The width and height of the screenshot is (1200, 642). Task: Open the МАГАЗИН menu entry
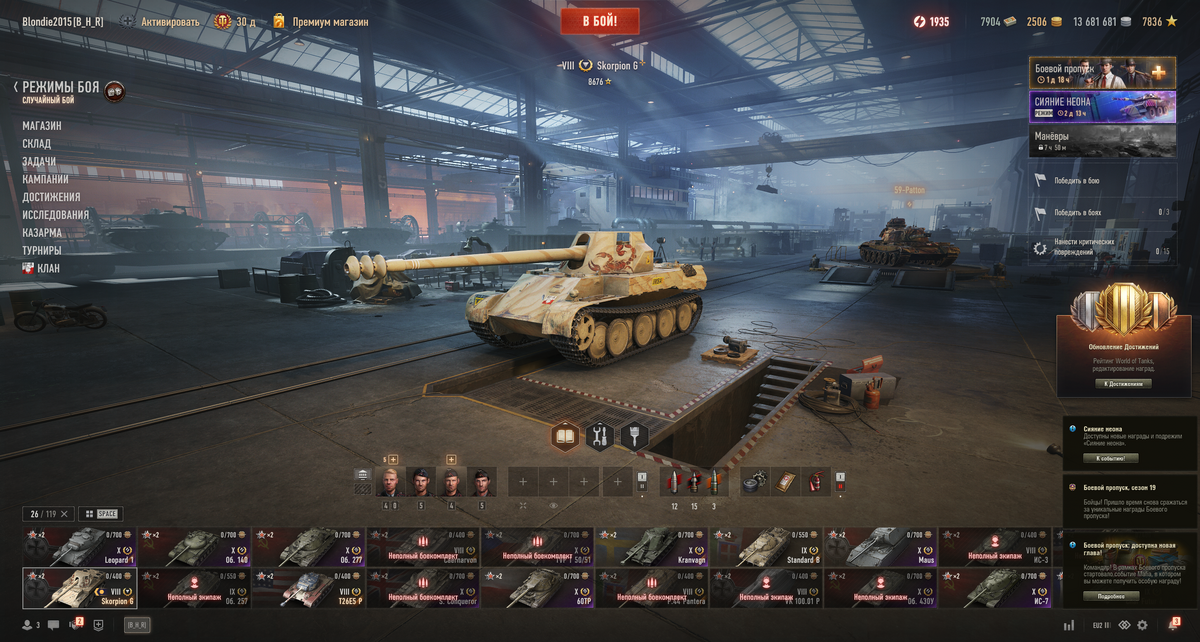pos(42,126)
